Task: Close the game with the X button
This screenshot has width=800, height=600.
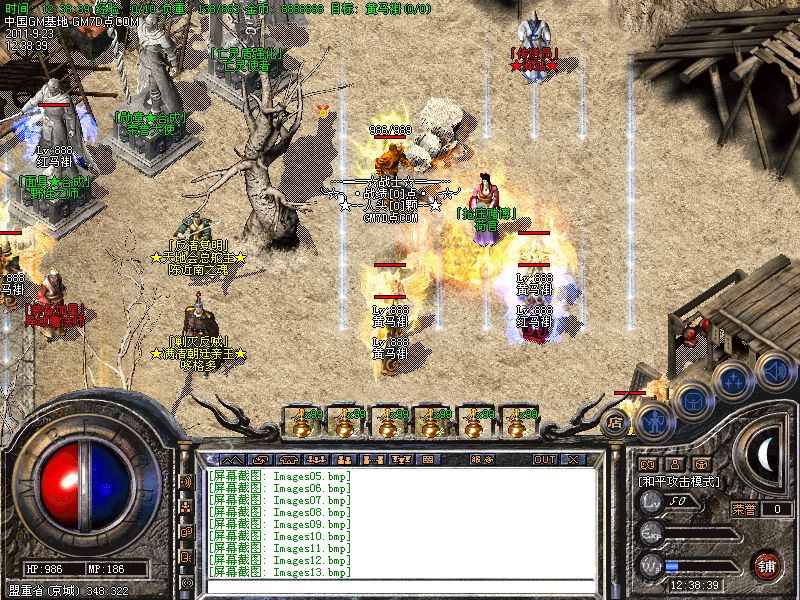Action: click(573, 460)
